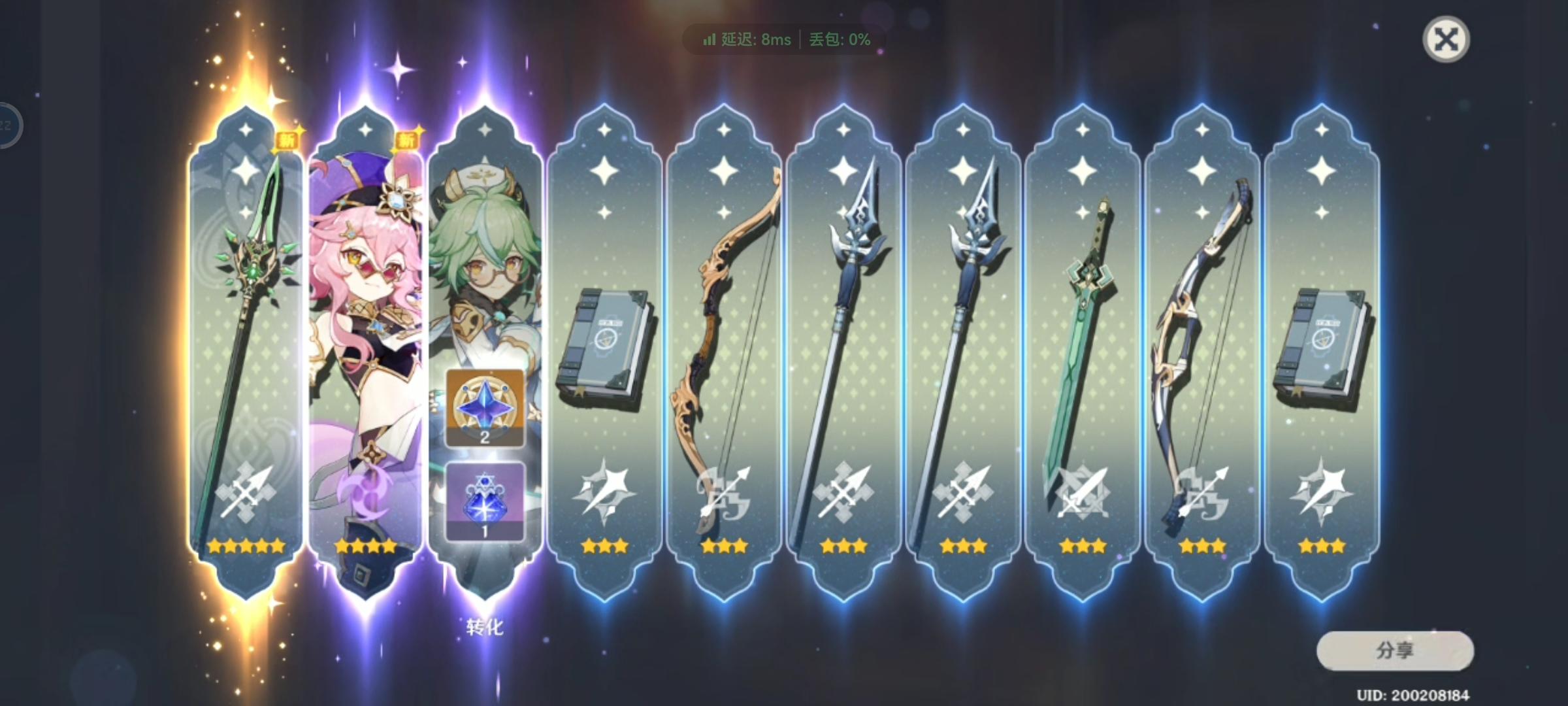The width and height of the screenshot is (1568, 706).
Task: Click the catalyst icon under the rightmost book
Action: pos(1320,496)
